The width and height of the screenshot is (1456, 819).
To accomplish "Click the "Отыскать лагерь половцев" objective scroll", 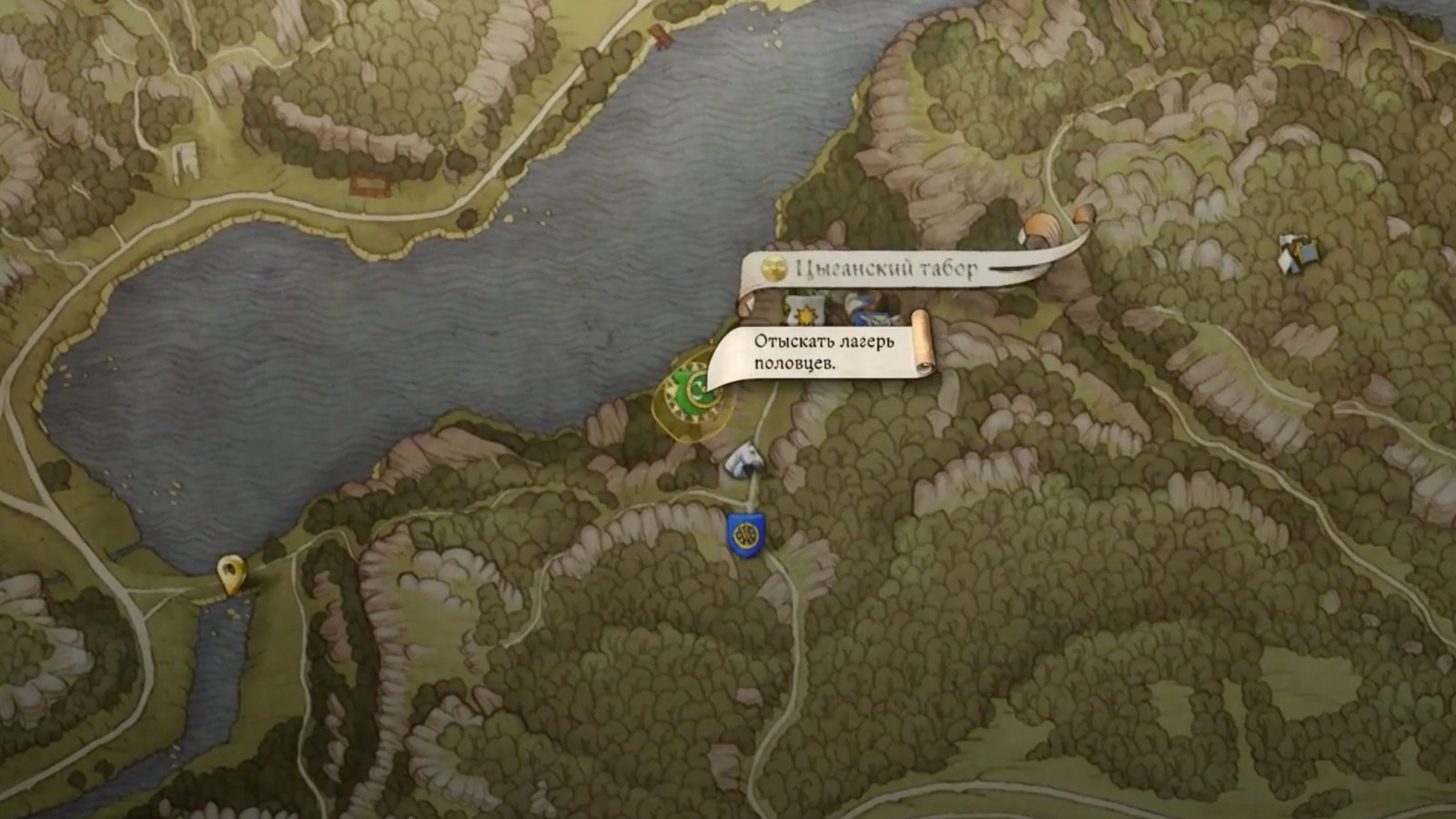I will 824,351.
